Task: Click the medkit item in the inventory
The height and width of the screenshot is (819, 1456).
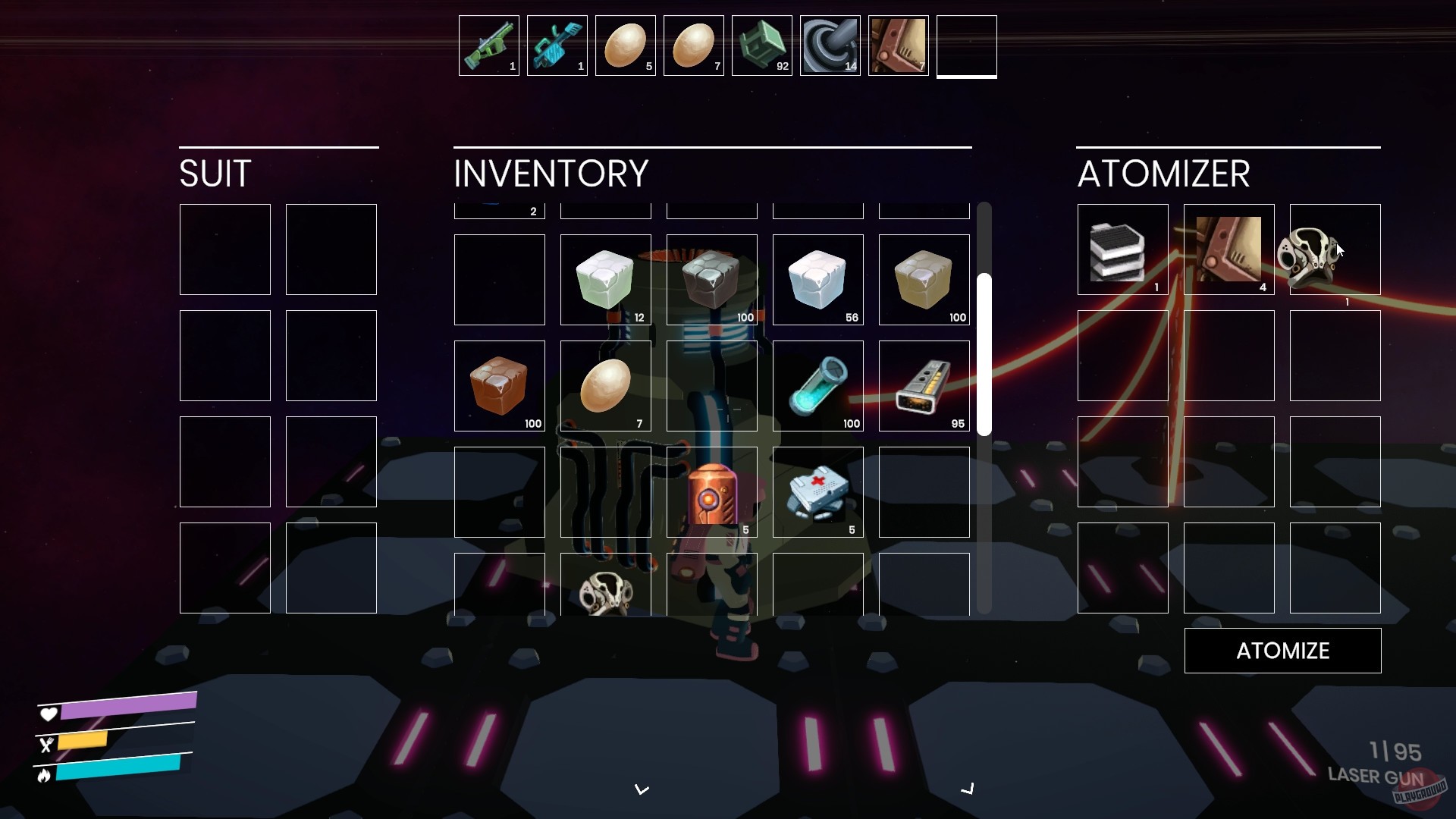Action: click(817, 492)
